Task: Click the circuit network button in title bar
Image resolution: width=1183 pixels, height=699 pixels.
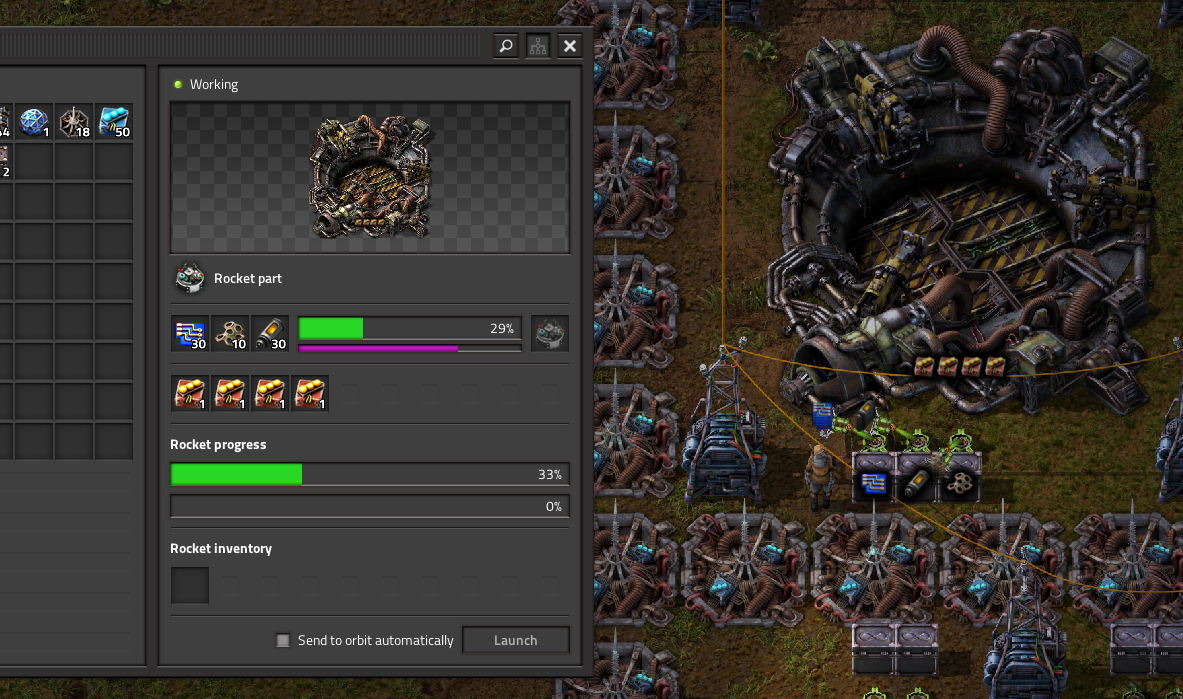Action: [538, 46]
